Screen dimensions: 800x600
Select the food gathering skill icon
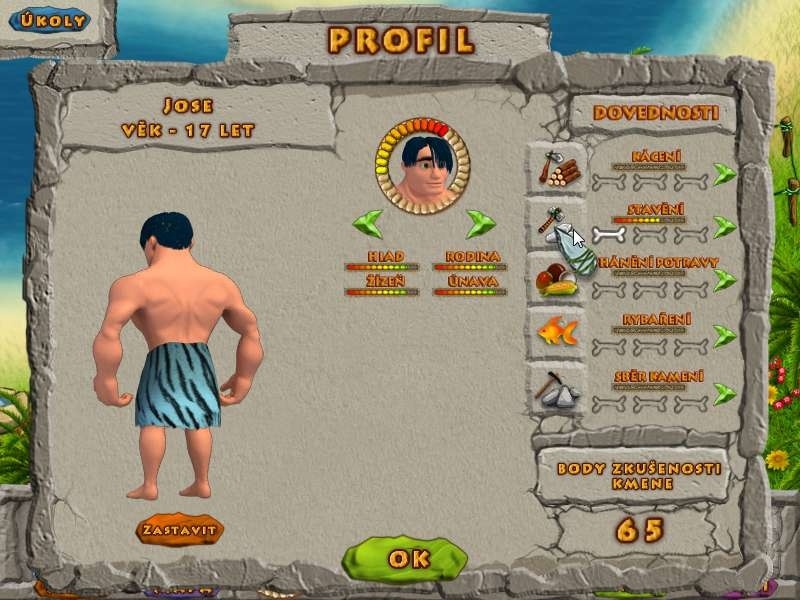point(556,279)
